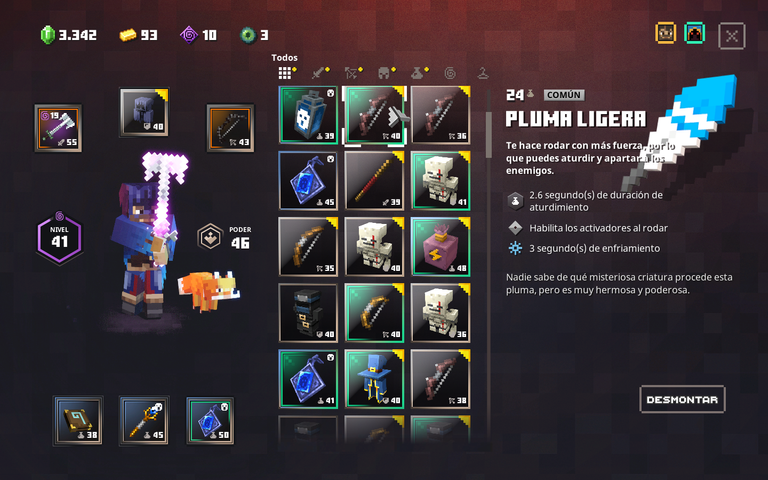
Task: Pick the red staff item, power 39
Action: 374,180
